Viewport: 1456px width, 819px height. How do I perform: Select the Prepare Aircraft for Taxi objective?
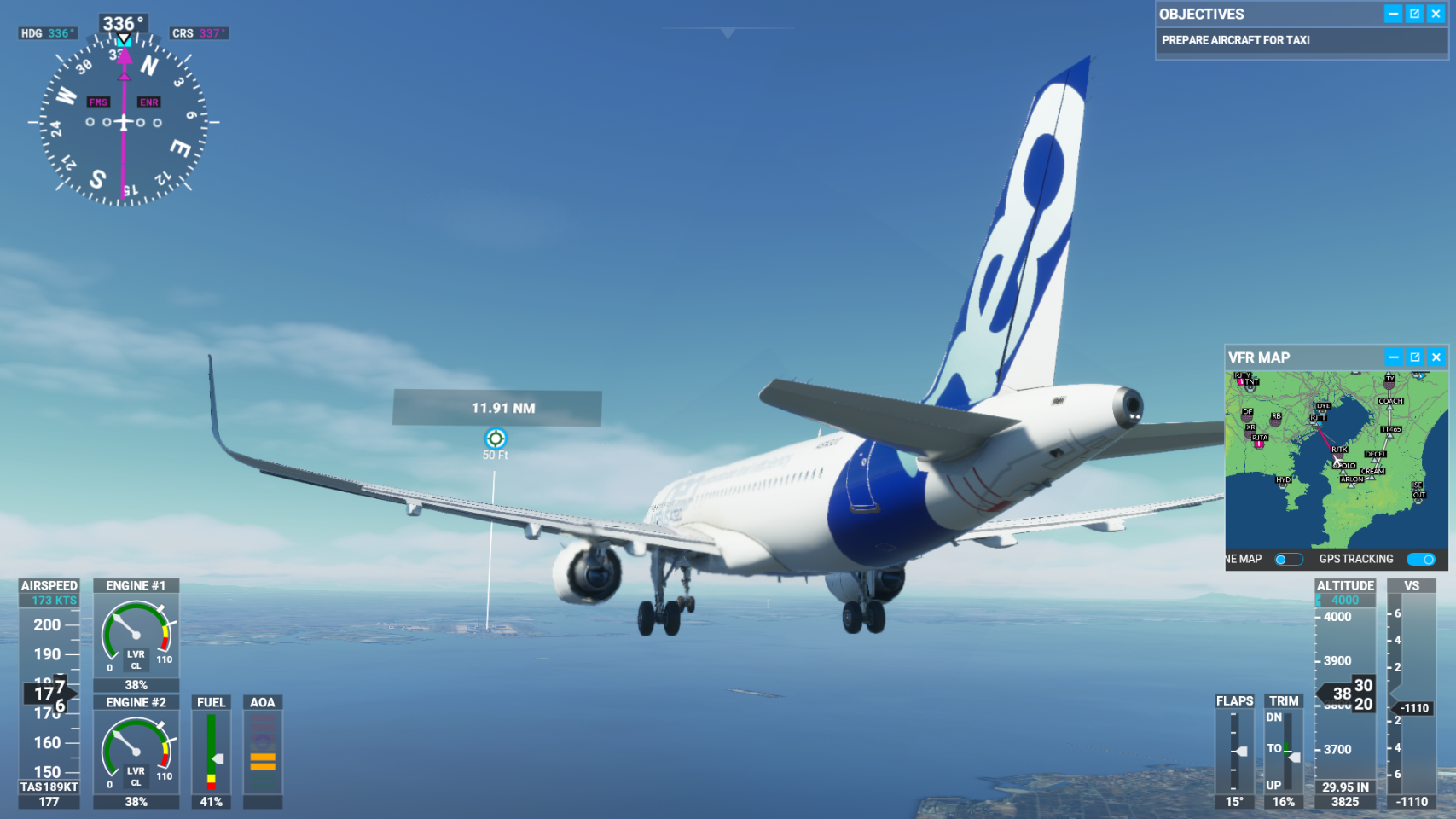pyautogui.click(x=1235, y=40)
